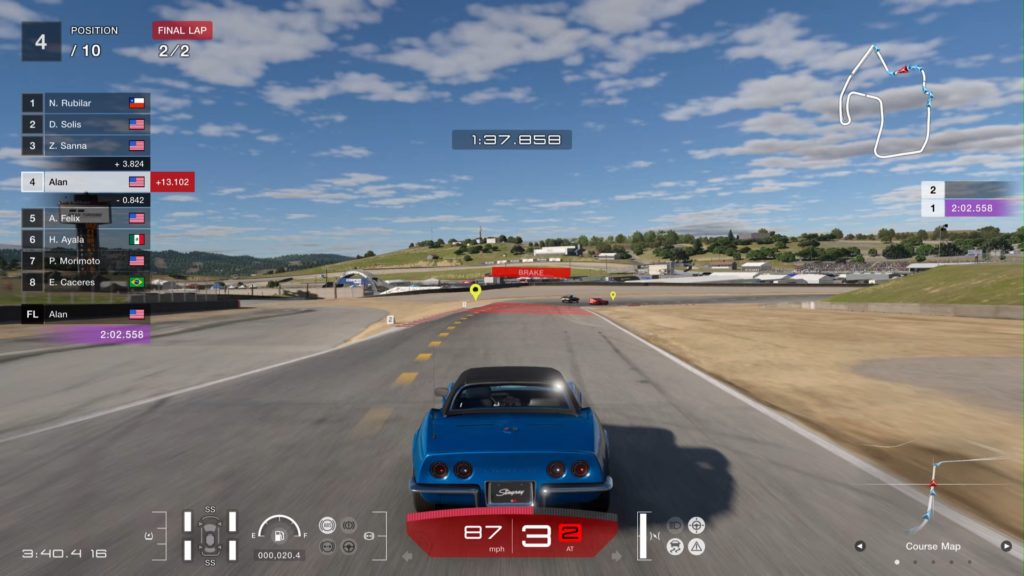The width and height of the screenshot is (1024, 576).
Task: Click the headlight indicator icon
Action: (675, 525)
